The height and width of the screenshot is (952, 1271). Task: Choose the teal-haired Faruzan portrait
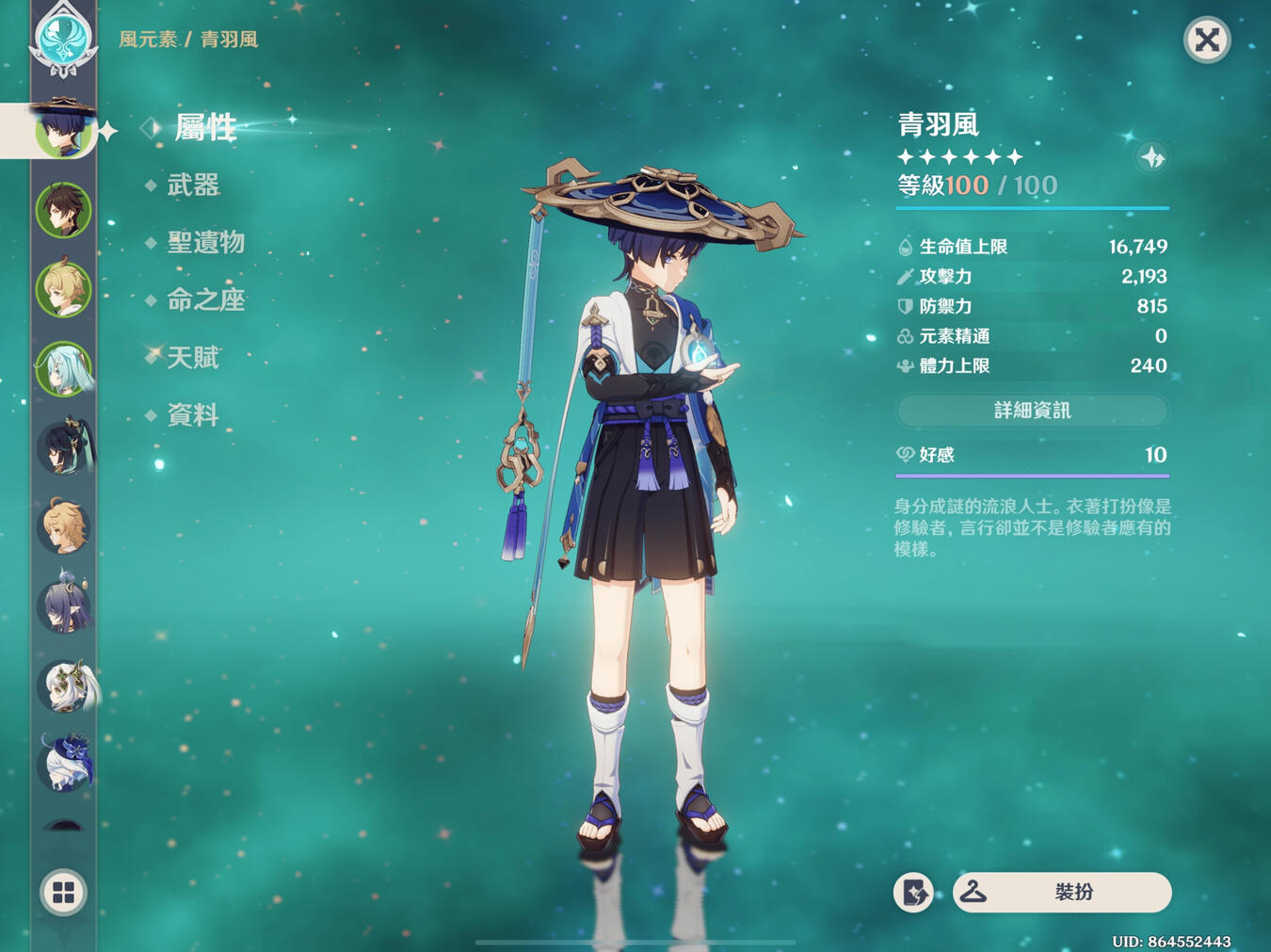63,368
